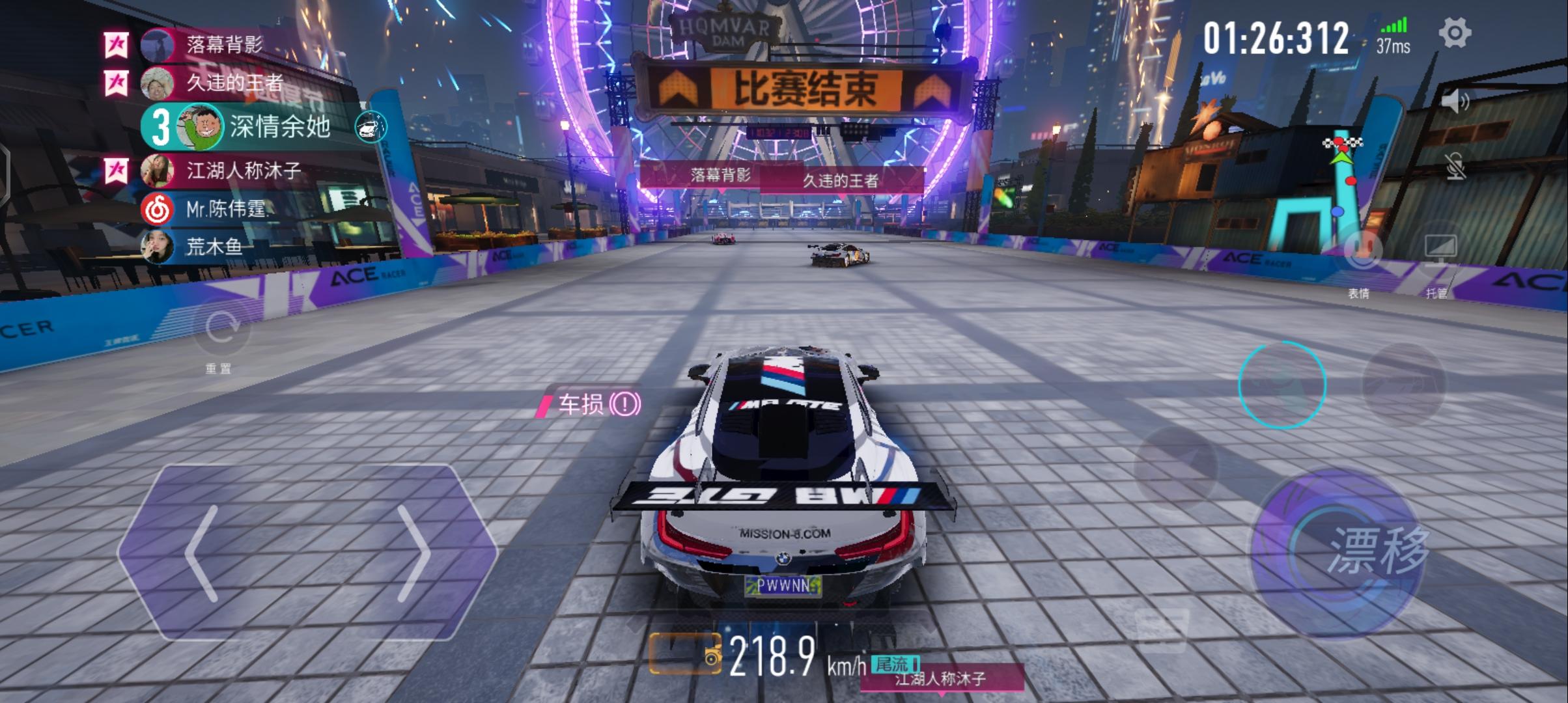Select own rank row 深情余她
The width and height of the screenshot is (1568, 703).
[x=279, y=126]
